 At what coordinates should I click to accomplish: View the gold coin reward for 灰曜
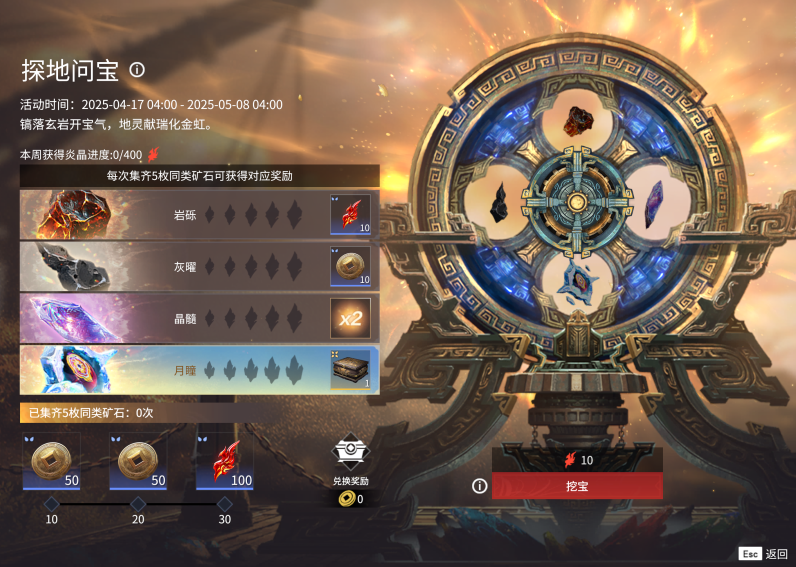(x=350, y=266)
